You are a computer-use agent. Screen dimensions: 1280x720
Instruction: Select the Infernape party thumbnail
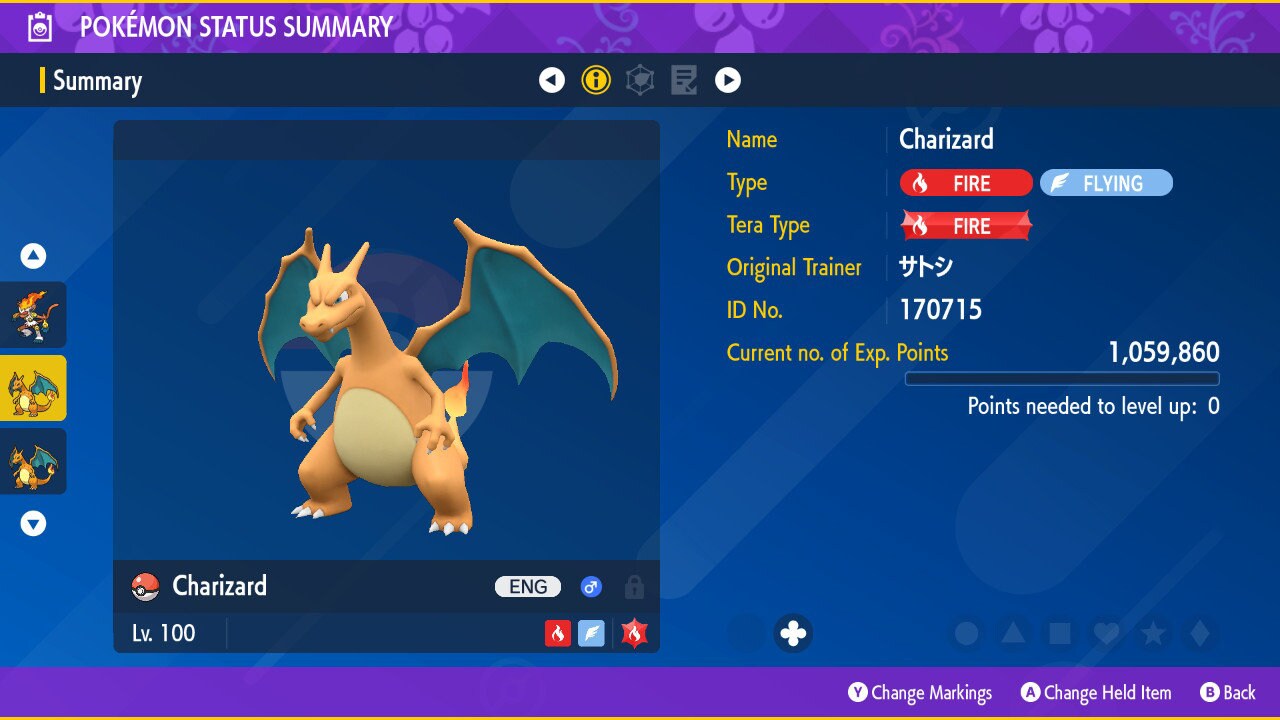33,315
